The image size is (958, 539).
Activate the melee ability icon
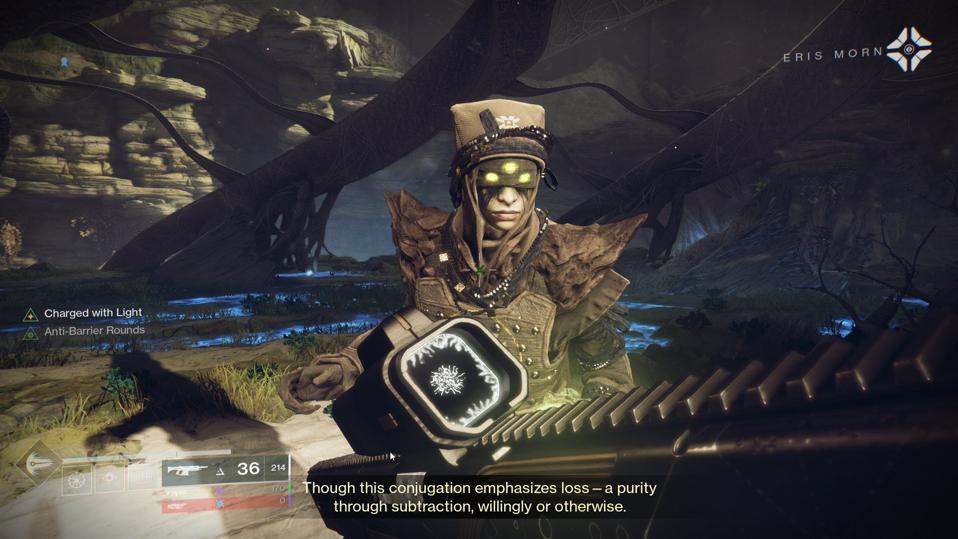(x=110, y=477)
